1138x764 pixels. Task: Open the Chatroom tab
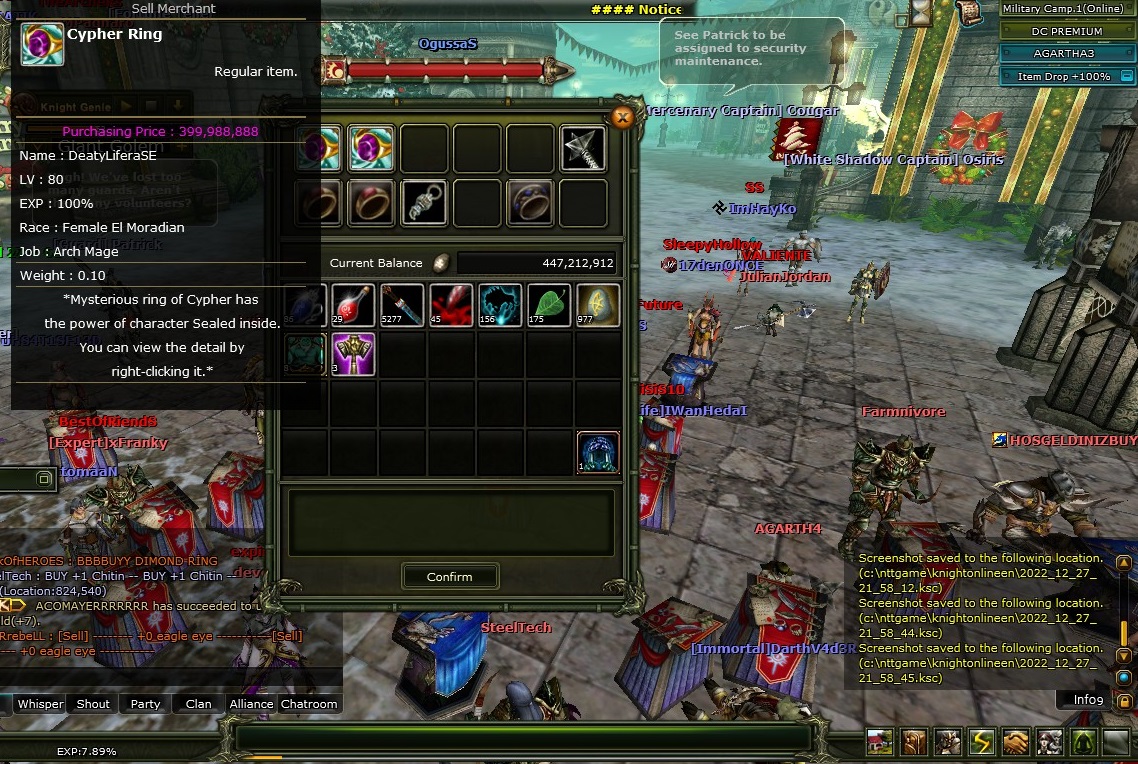tap(309, 704)
